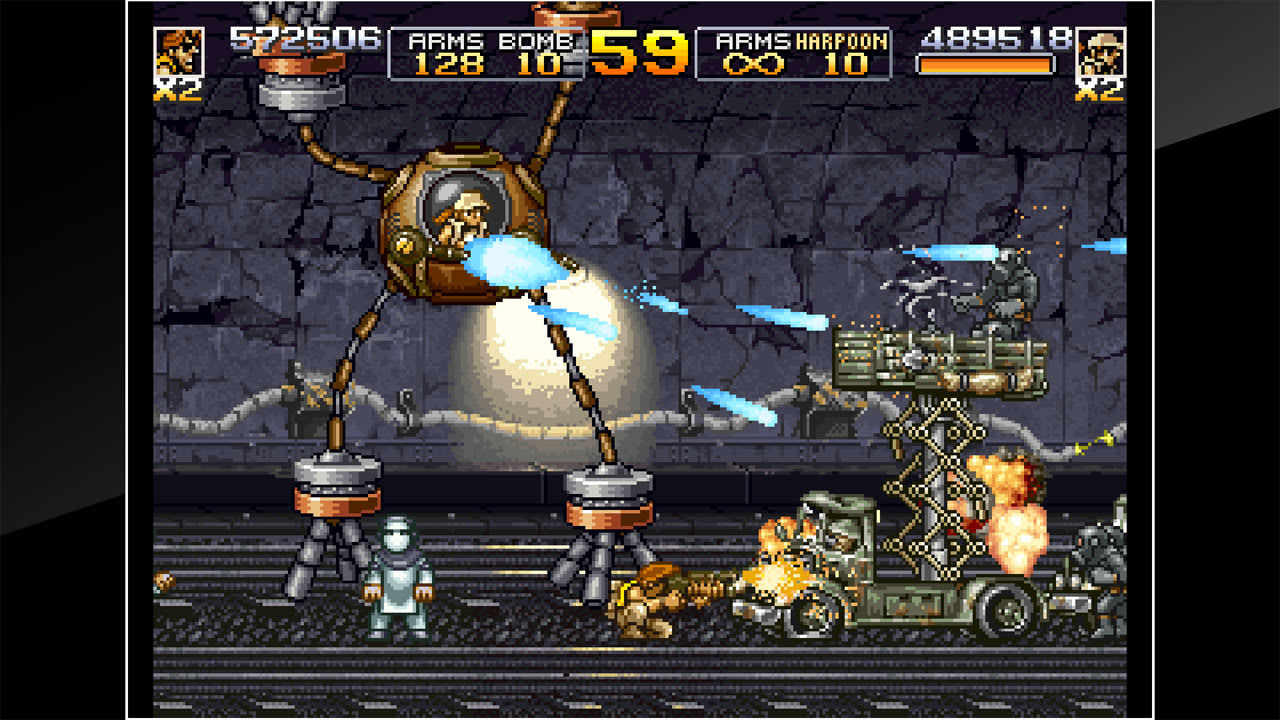Click the pilot inside the boss capsule

click(468, 210)
